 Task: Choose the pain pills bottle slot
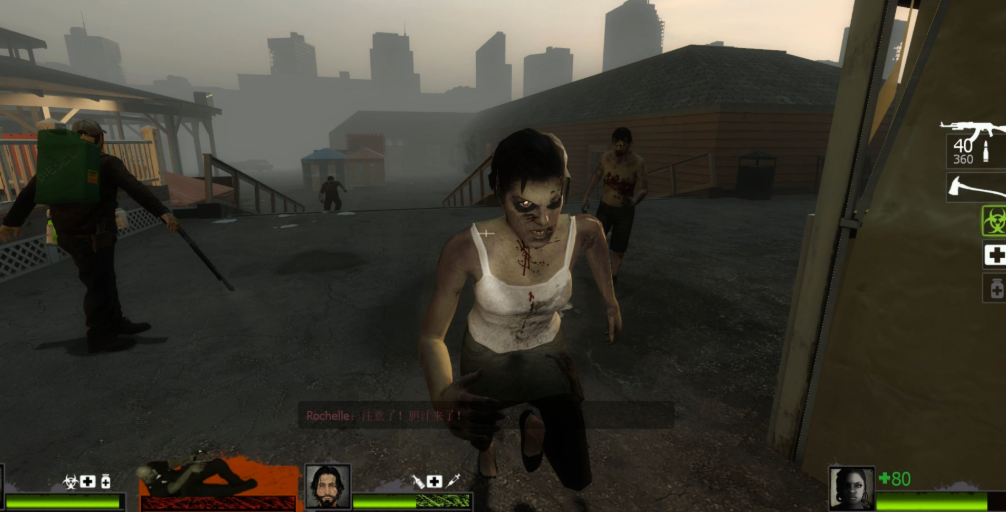pos(995,288)
